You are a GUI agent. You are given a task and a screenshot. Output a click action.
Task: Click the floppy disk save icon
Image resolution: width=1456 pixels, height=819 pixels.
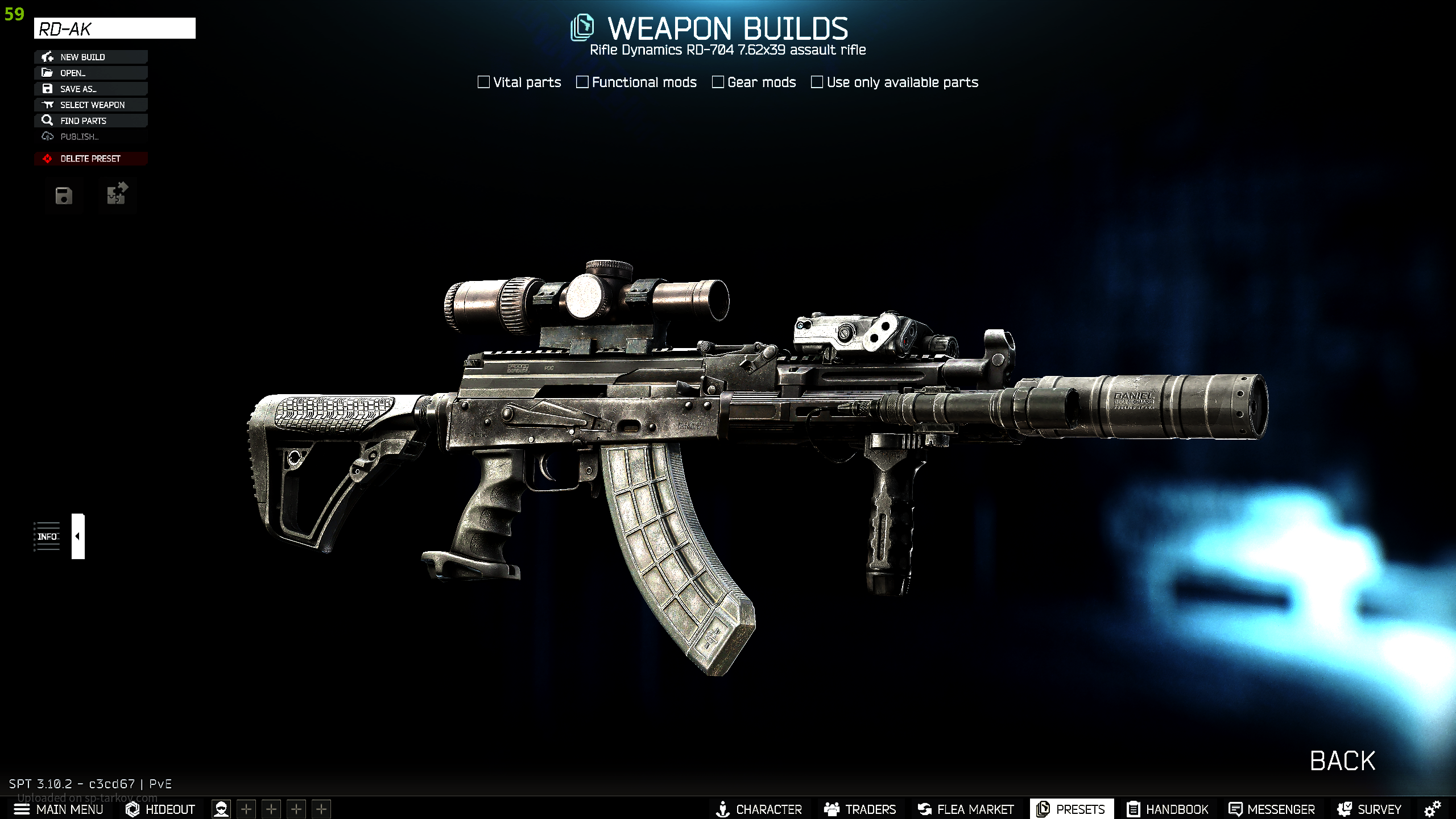coord(64,196)
